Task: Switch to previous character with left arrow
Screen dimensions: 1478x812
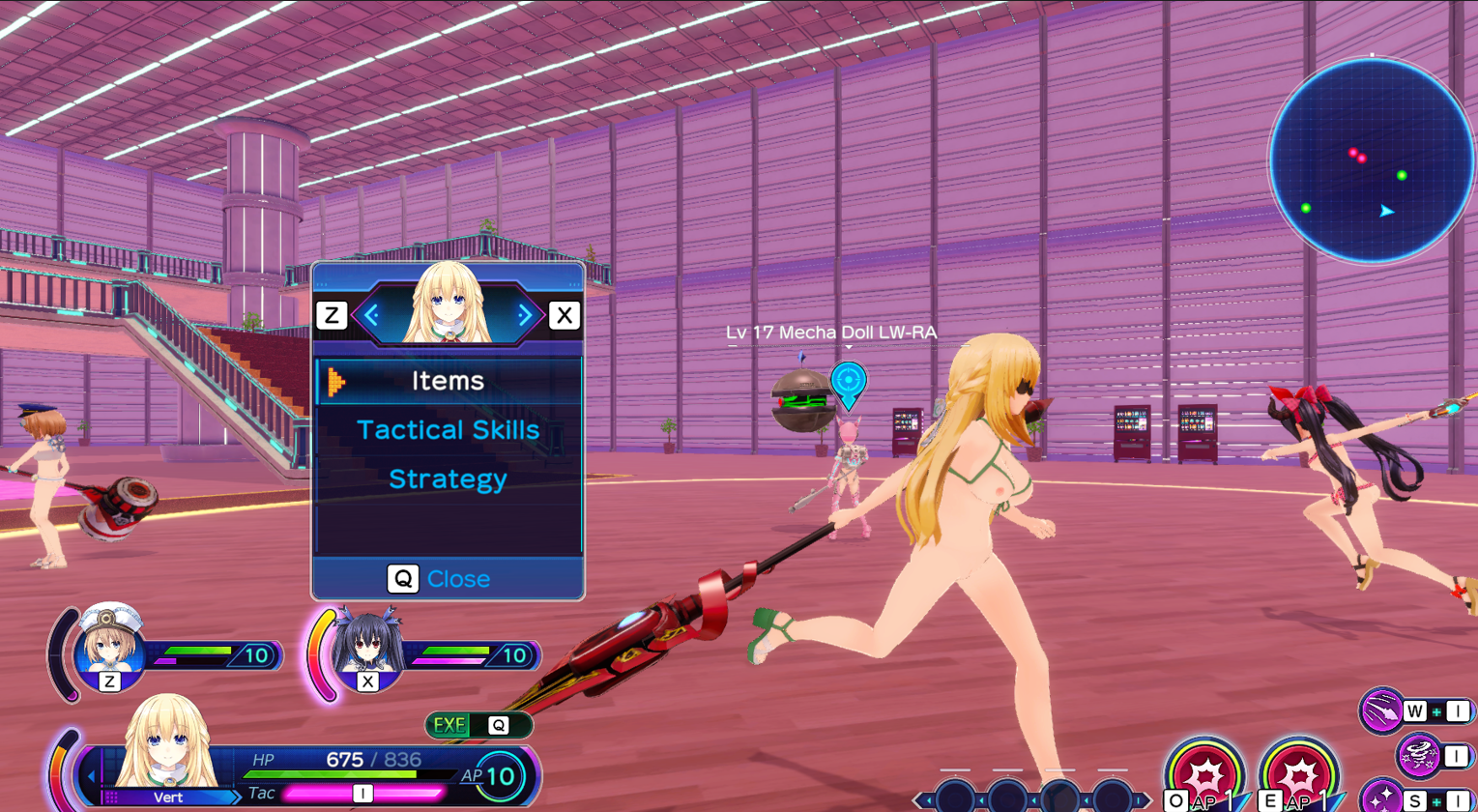Action: tap(370, 314)
